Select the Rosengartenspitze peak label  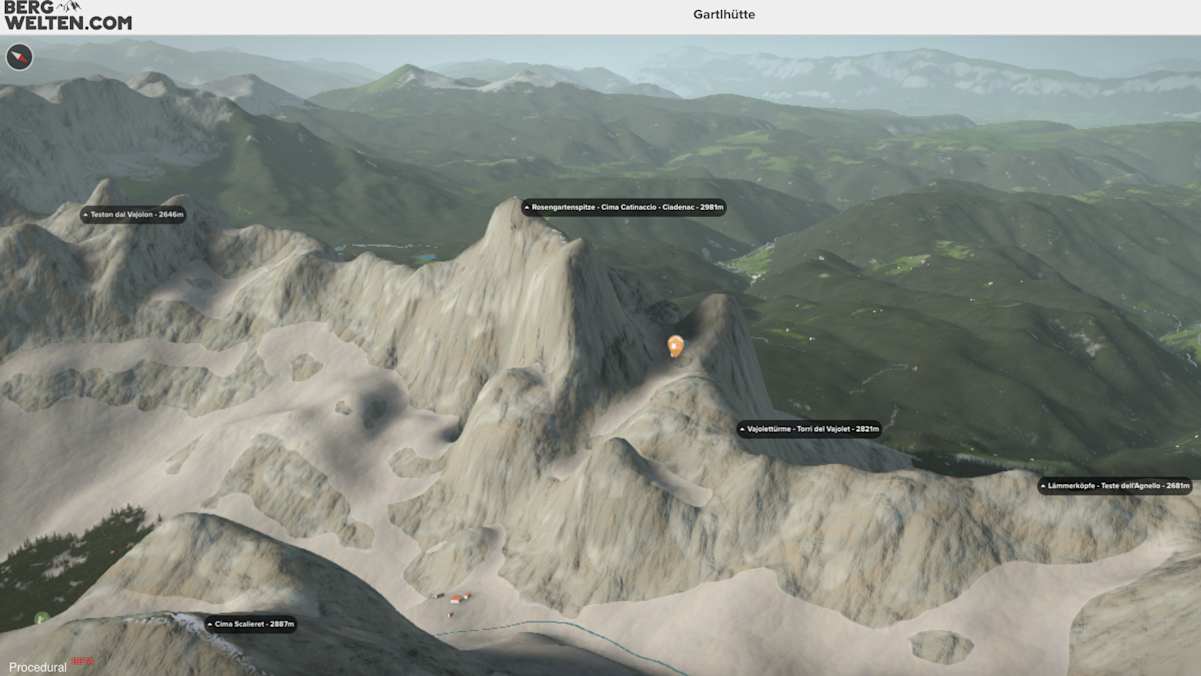tap(623, 208)
